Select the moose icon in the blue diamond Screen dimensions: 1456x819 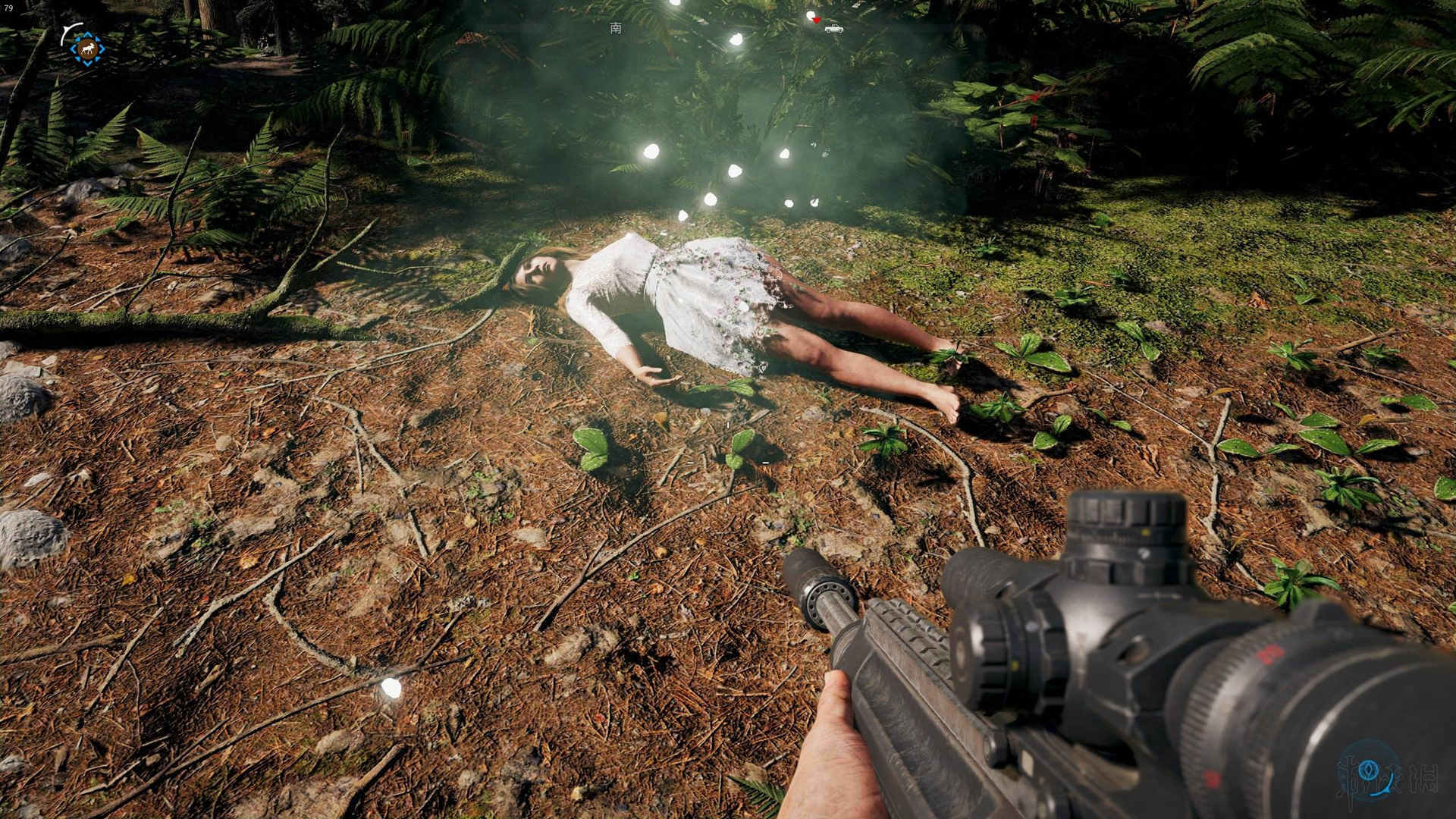click(87, 49)
